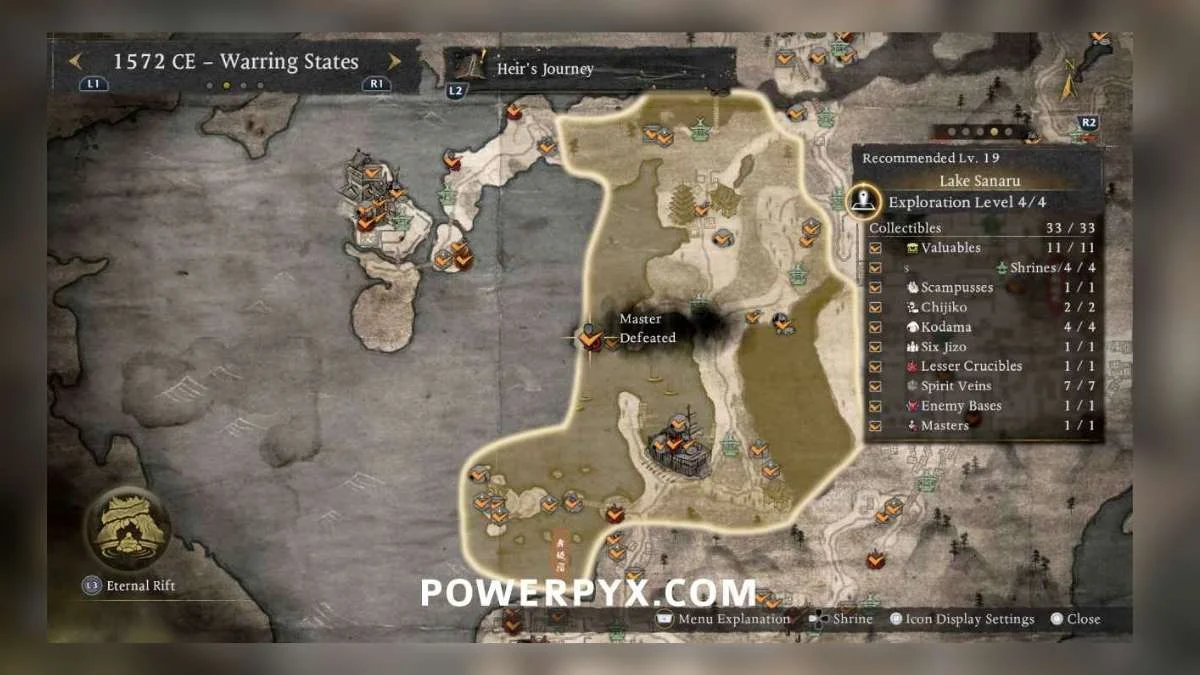Select the Lake Sanaru region name
Screen dimensions: 1200x675
979,181
